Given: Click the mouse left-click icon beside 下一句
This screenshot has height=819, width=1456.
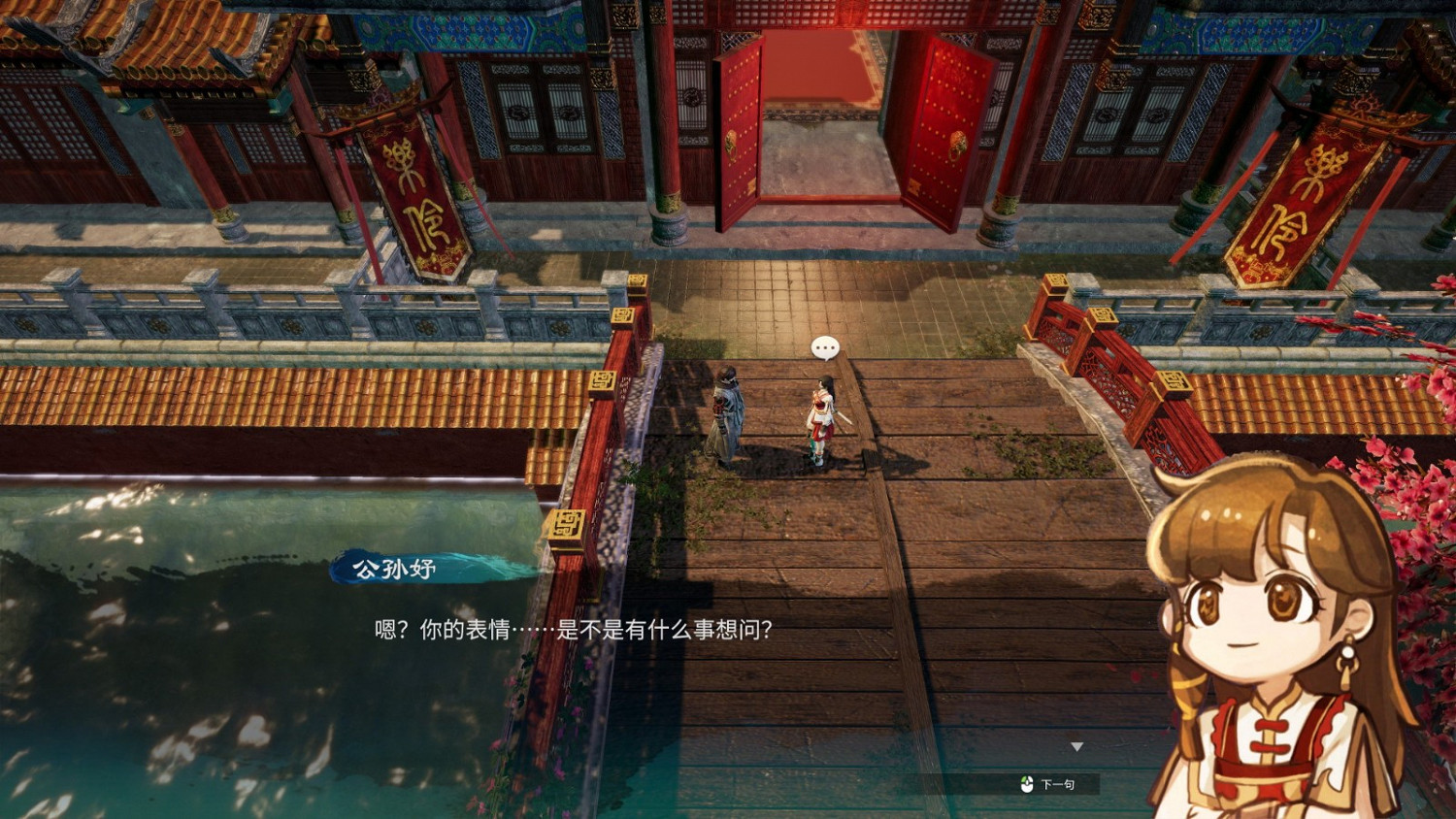Looking at the screenshot, I should pos(1026,786).
